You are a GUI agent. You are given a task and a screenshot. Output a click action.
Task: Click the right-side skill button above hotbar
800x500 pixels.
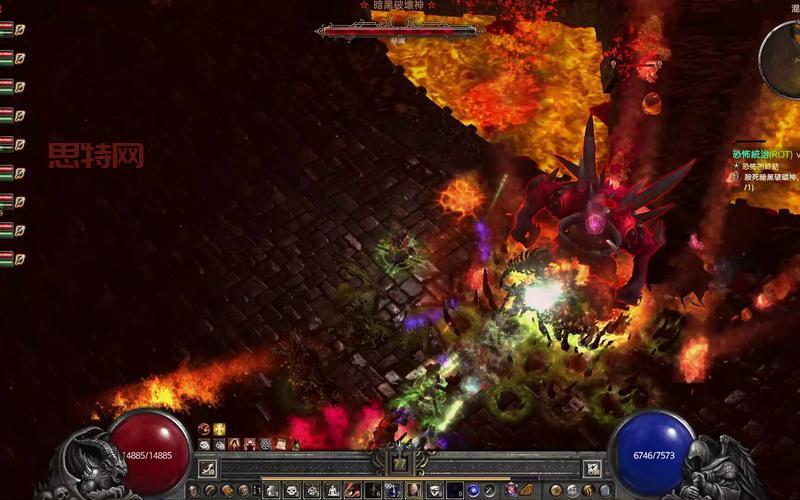pyautogui.click(x=592, y=467)
